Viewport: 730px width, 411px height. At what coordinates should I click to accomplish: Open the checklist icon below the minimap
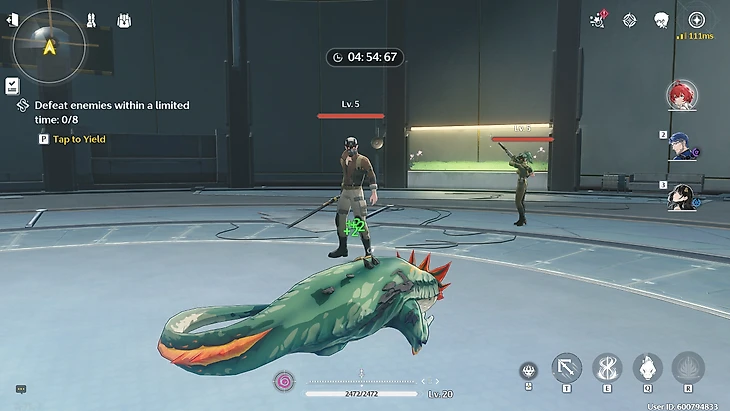pos(12,86)
